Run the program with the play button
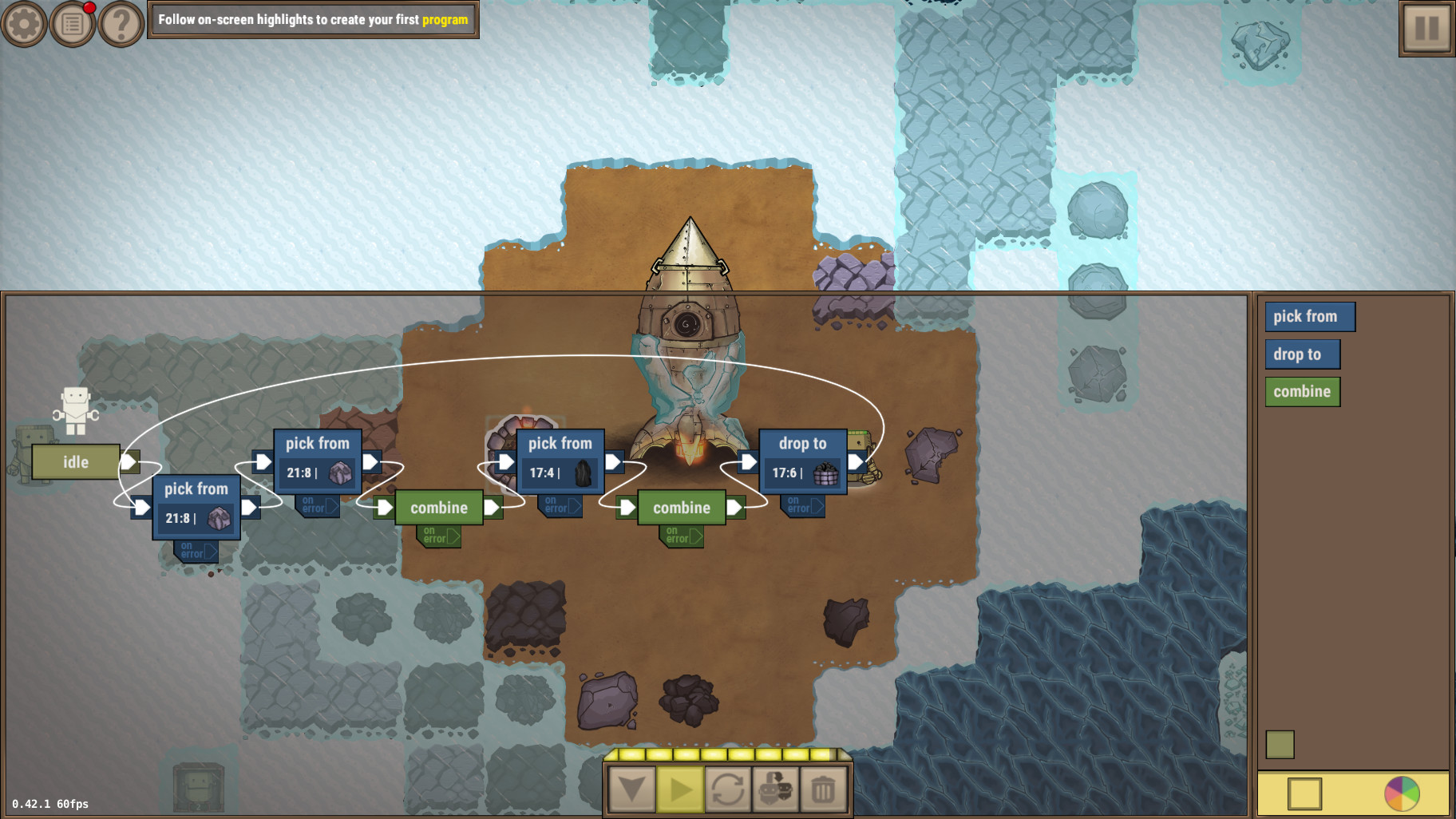Image resolution: width=1456 pixels, height=819 pixels. 680,790
